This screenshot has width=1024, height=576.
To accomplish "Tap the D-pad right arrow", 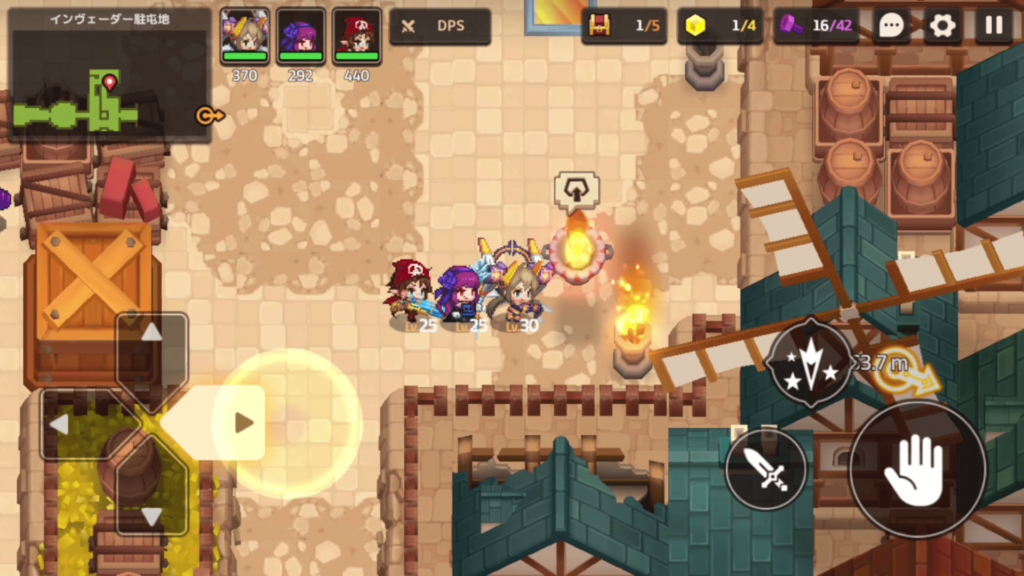I will click(243, 423).
